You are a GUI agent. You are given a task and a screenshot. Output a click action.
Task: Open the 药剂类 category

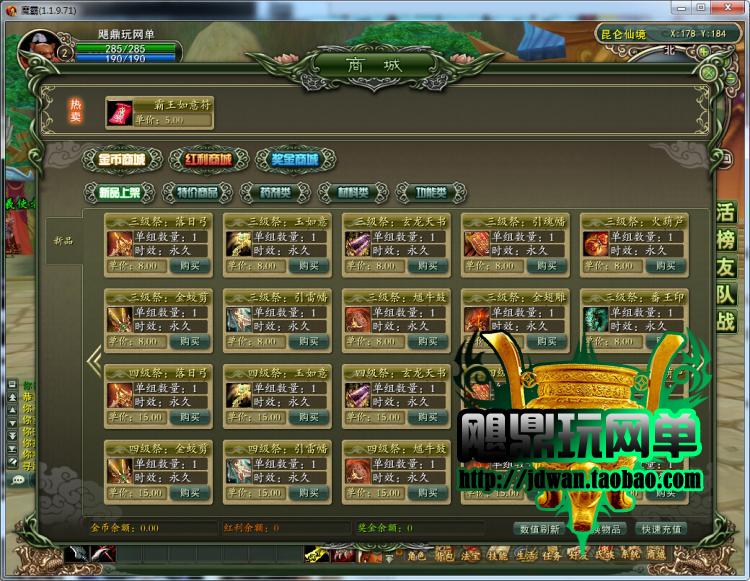point(275,192)
